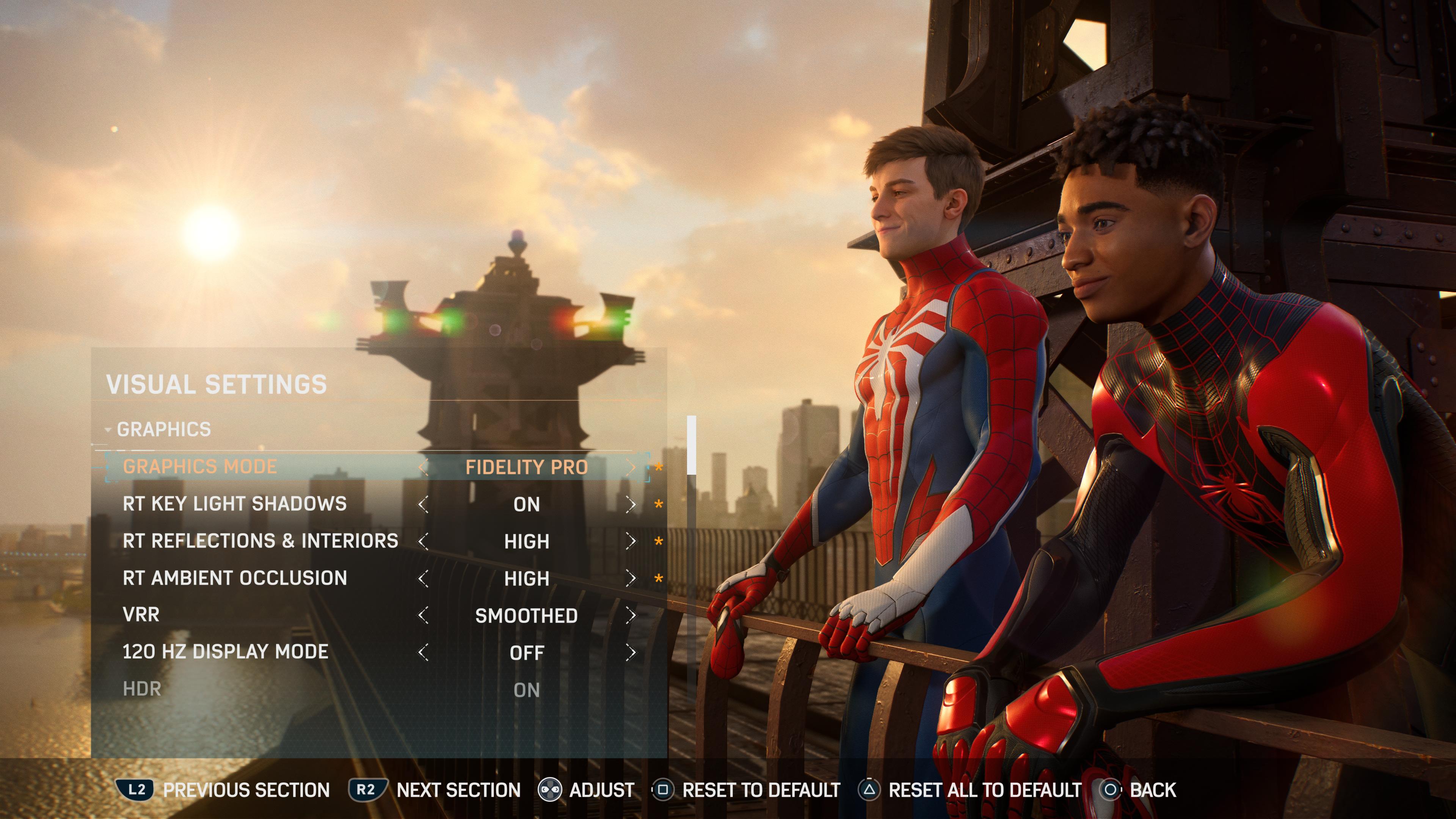This screenshot has height=819, width=1456.
Task: Choose Reset All To Default
Action: click(984, 789)
